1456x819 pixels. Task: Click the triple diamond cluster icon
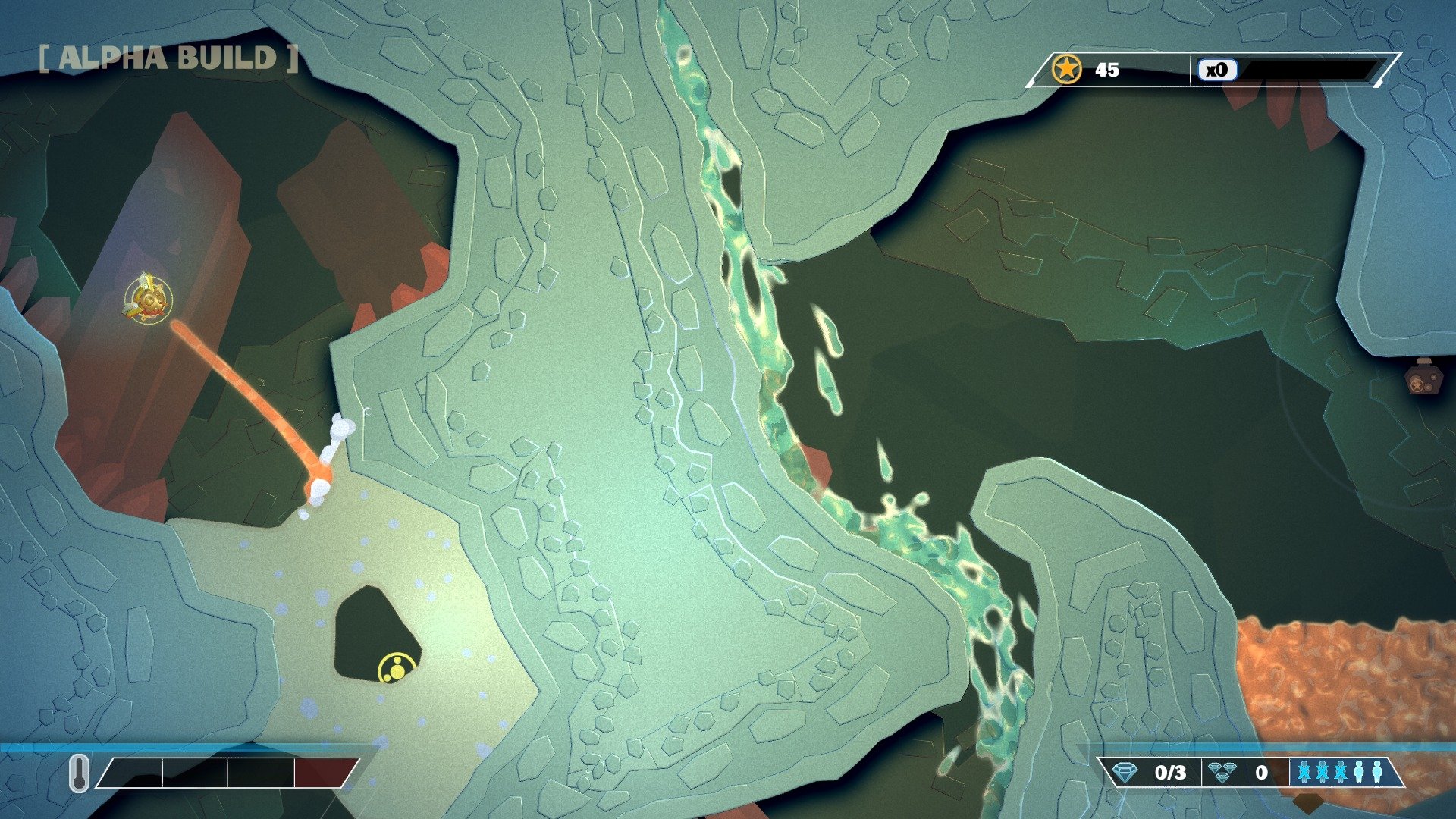(x=1222, y=771)
